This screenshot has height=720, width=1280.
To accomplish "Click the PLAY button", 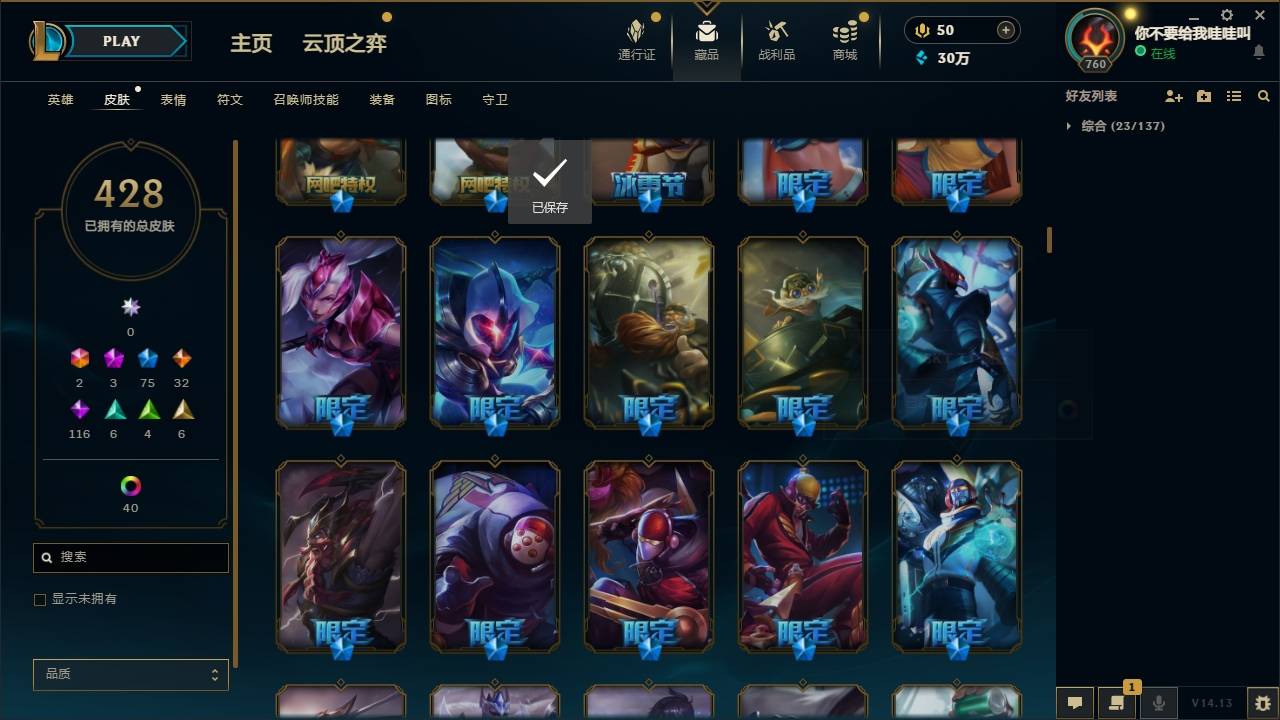I will 121,41.
